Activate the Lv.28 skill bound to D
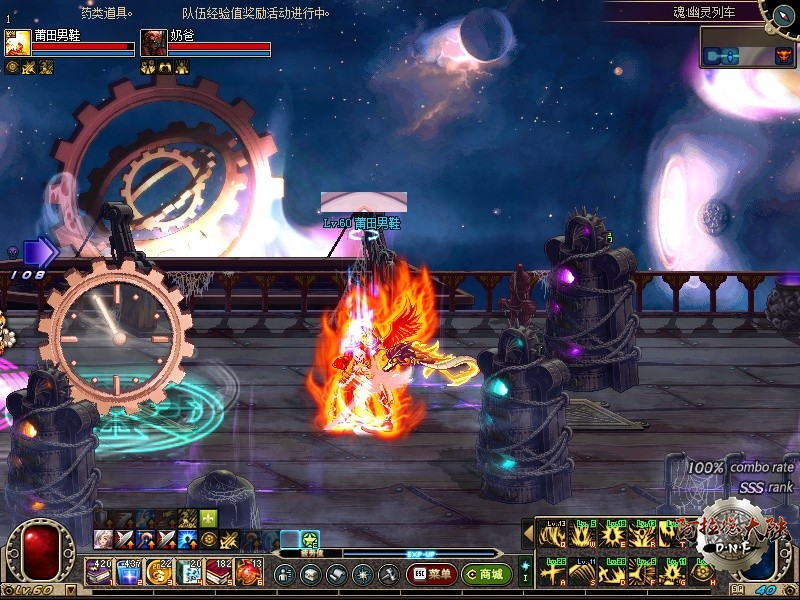This screenshot has height=600, width=800. (x=611, y=572)
